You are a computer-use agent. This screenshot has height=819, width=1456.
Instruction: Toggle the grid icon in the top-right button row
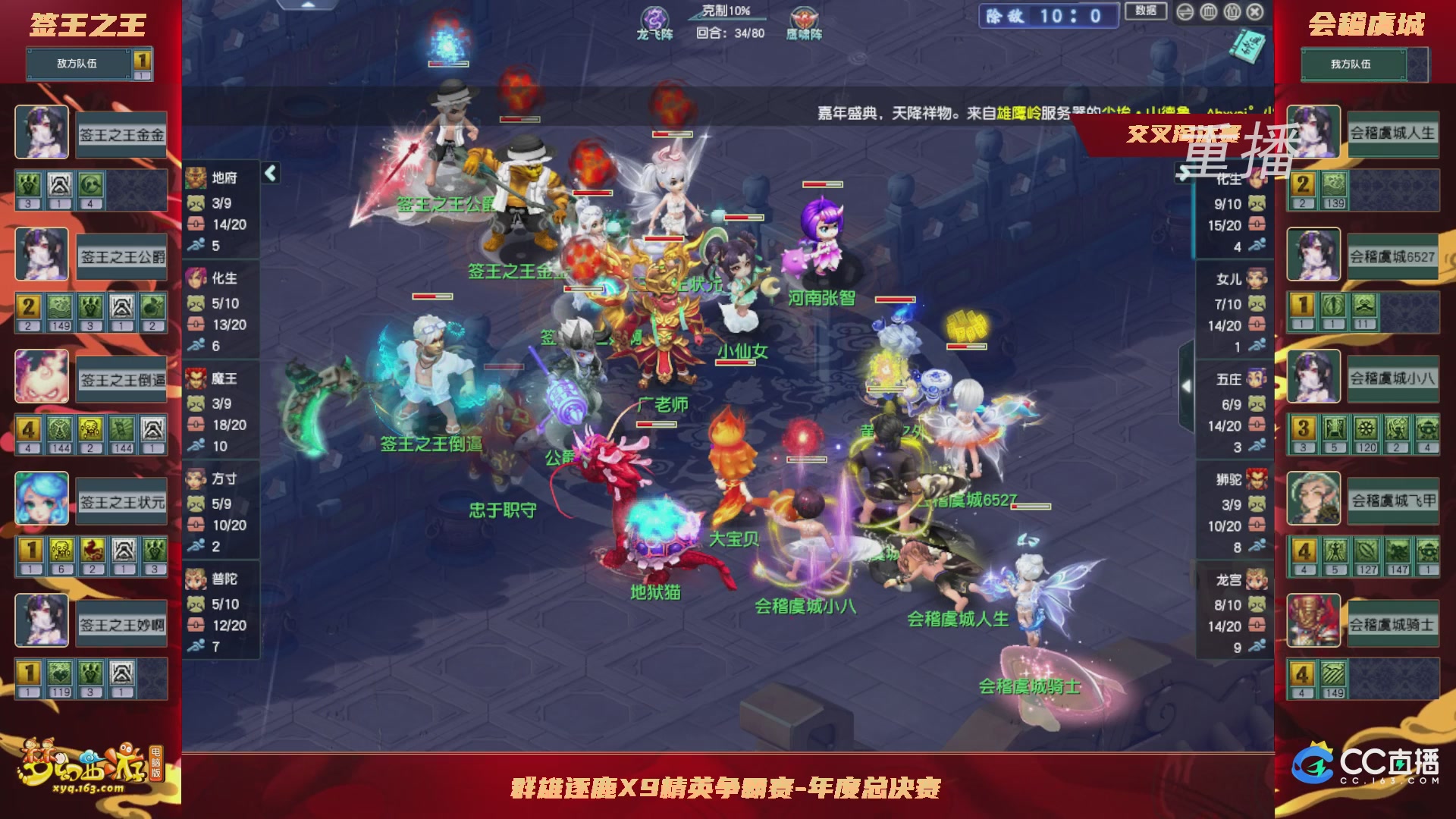tap(1208, 12)
